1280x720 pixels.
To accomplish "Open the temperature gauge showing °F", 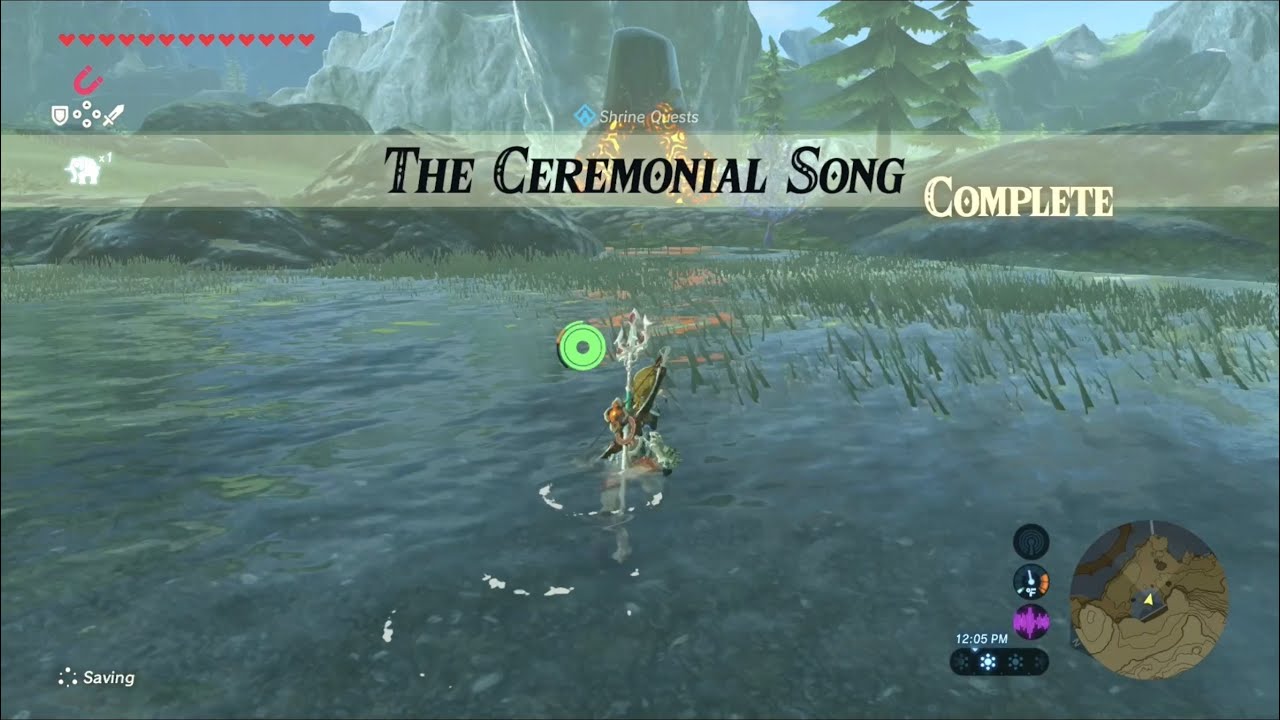I will pyautogui.click(x=1031, y=580).
